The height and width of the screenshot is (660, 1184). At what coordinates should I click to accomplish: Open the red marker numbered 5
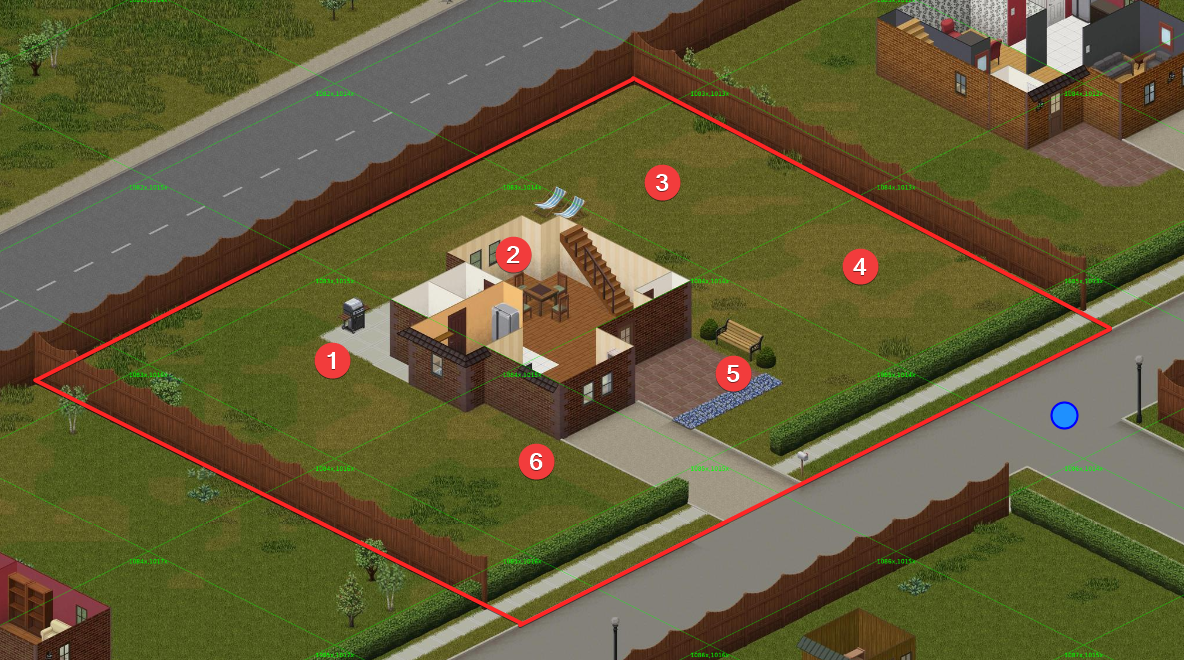[x=733, y=374]
